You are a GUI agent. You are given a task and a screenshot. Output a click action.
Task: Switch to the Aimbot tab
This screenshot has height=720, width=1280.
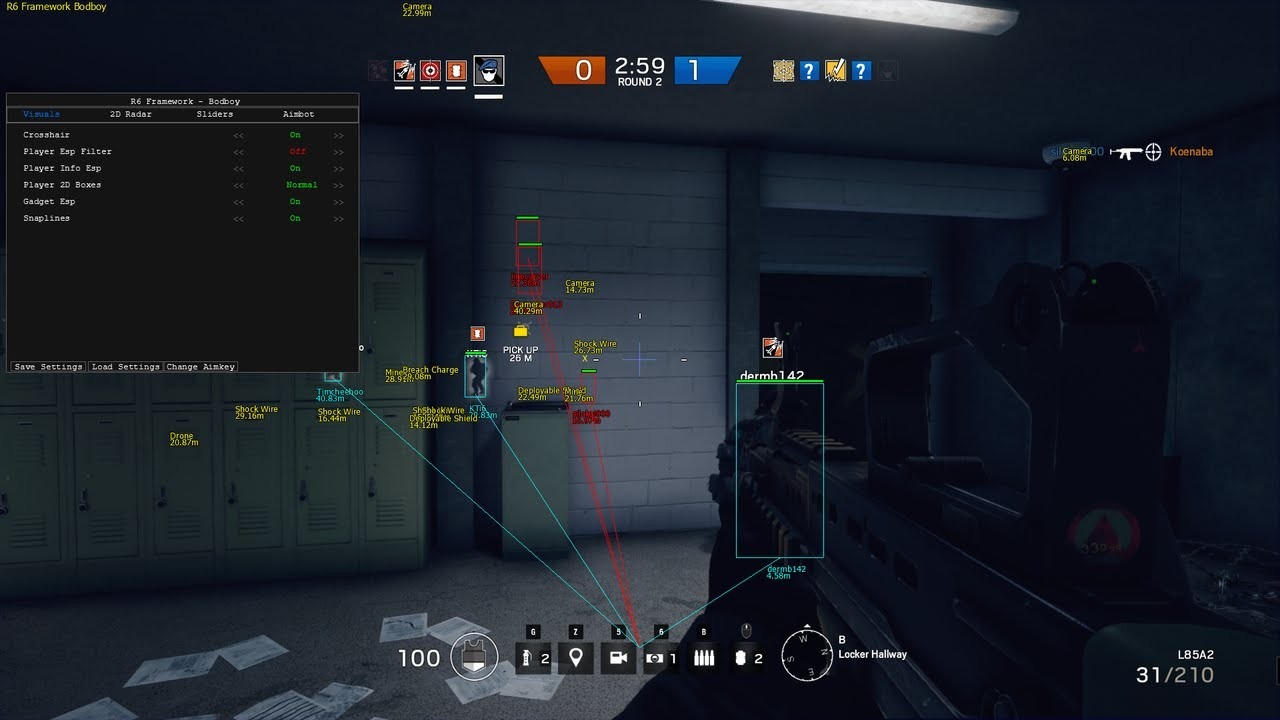(297, 114)
